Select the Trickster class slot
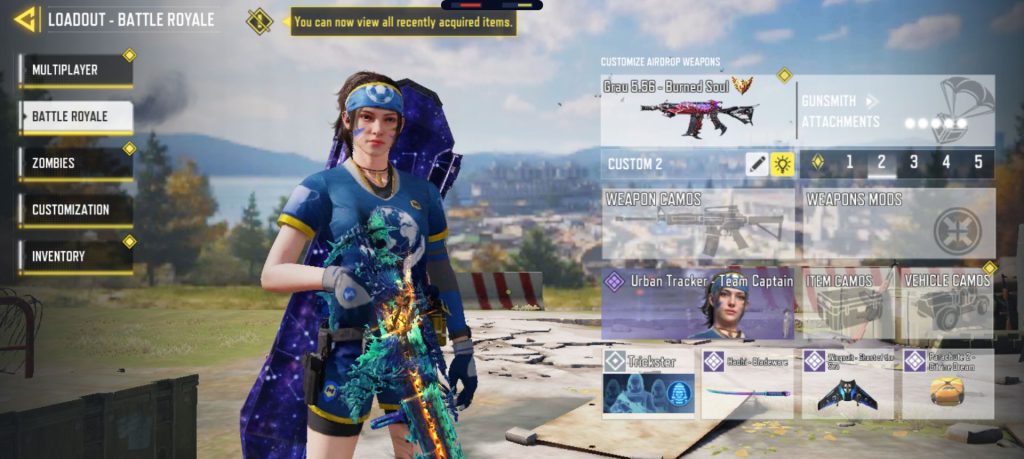The height and width of the screenshot is (459, 1024). [648, 383]
